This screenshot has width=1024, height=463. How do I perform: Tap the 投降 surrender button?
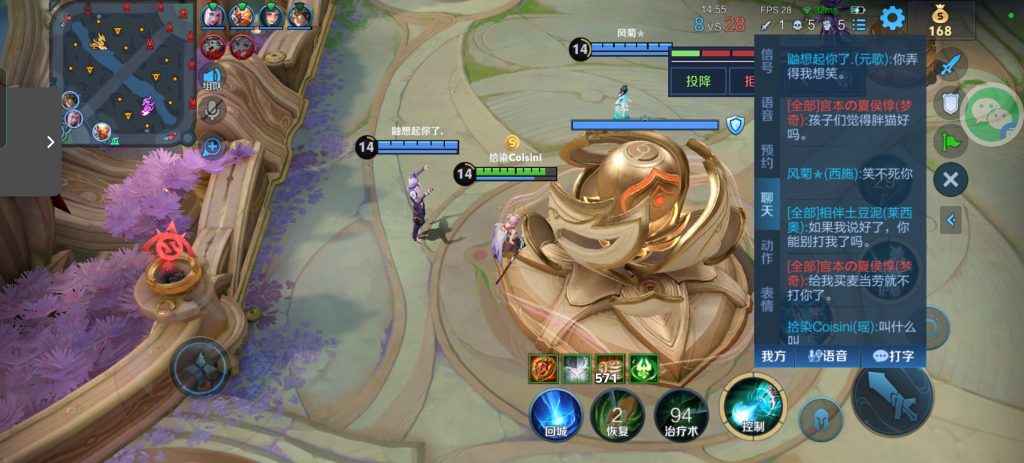pos(698,81)
